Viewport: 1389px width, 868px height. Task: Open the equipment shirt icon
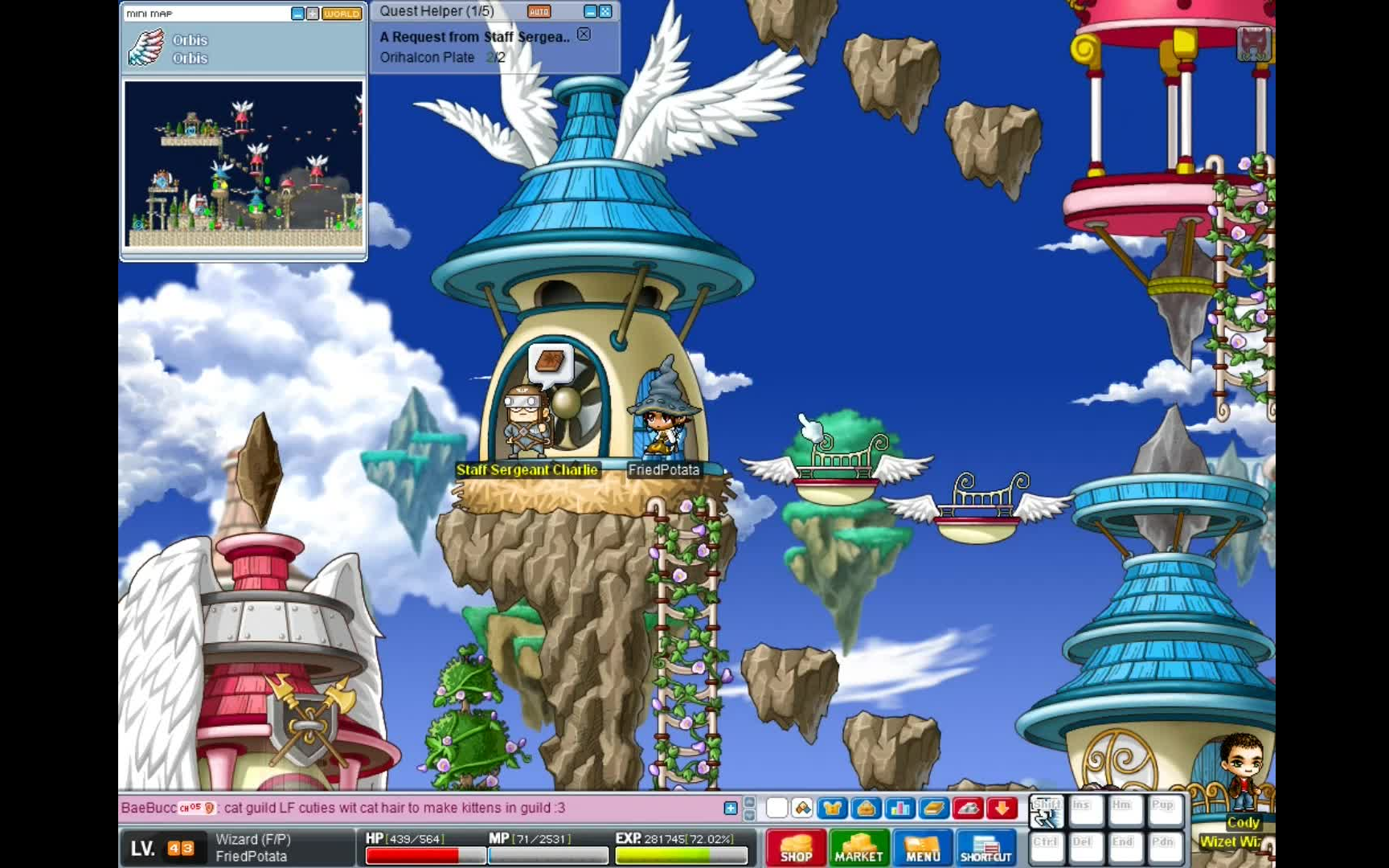833,809
